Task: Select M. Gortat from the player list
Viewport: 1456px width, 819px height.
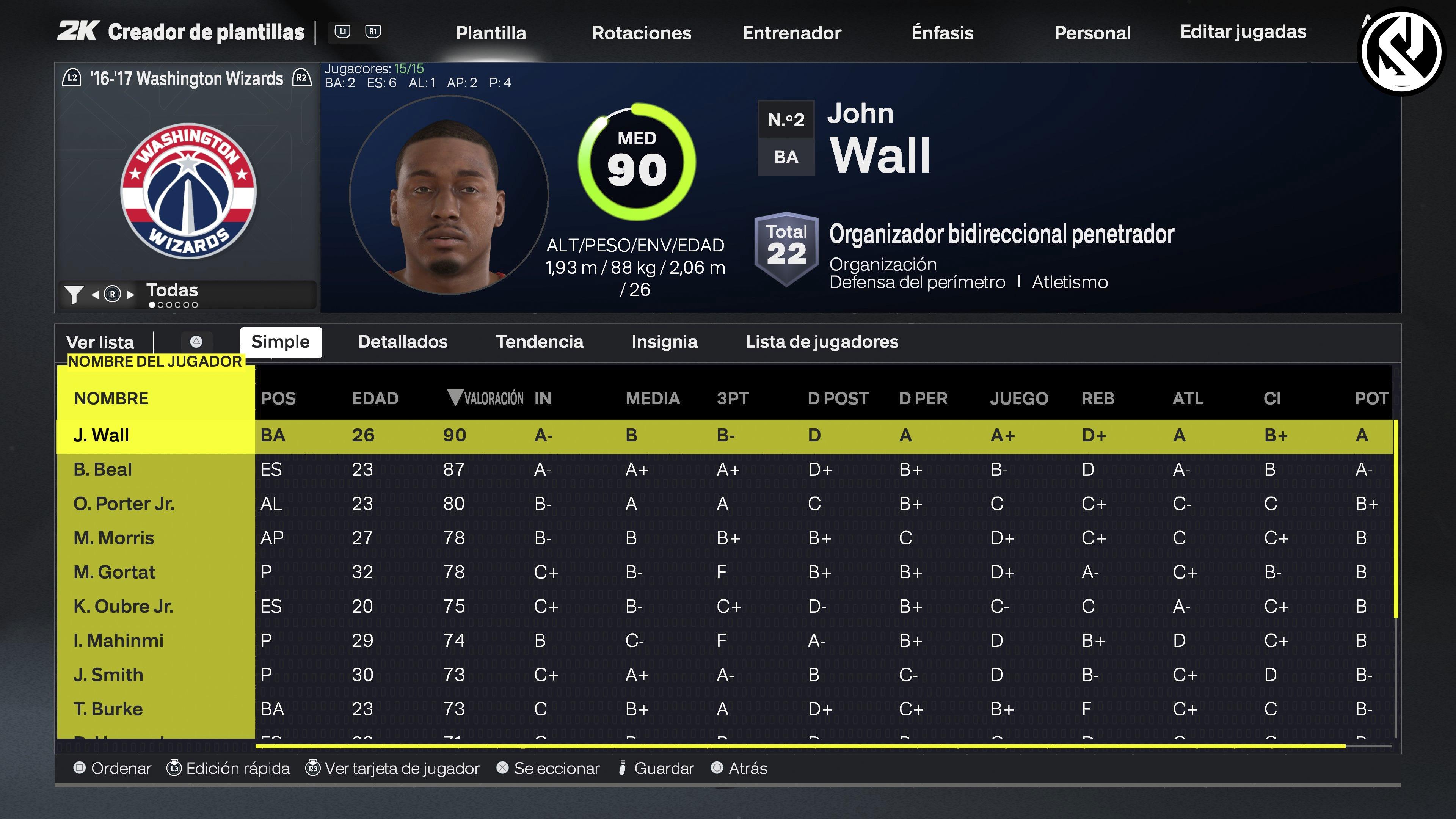Action: tap(114, 571)
